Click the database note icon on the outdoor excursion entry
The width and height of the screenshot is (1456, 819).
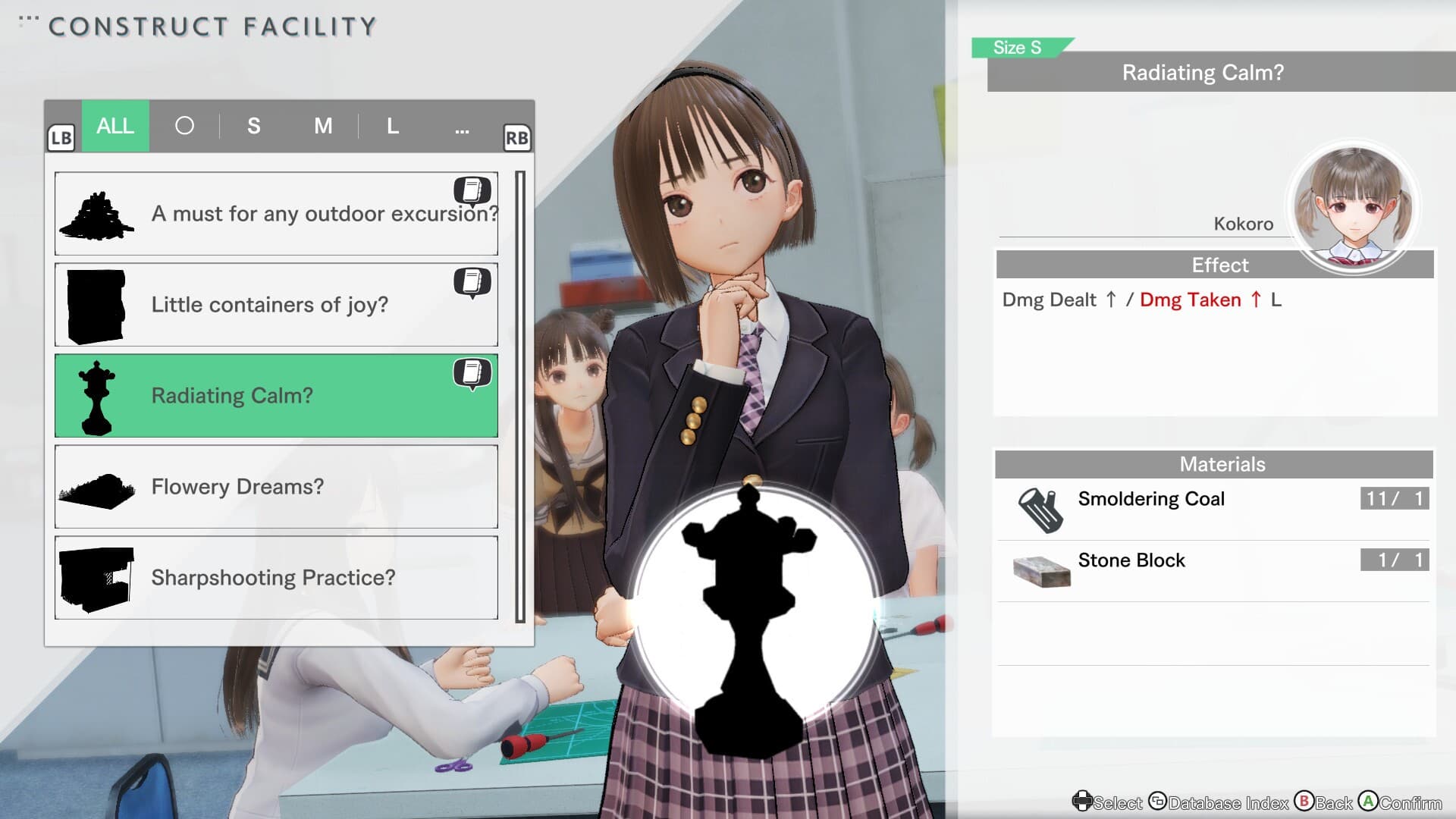coord(474,191)
